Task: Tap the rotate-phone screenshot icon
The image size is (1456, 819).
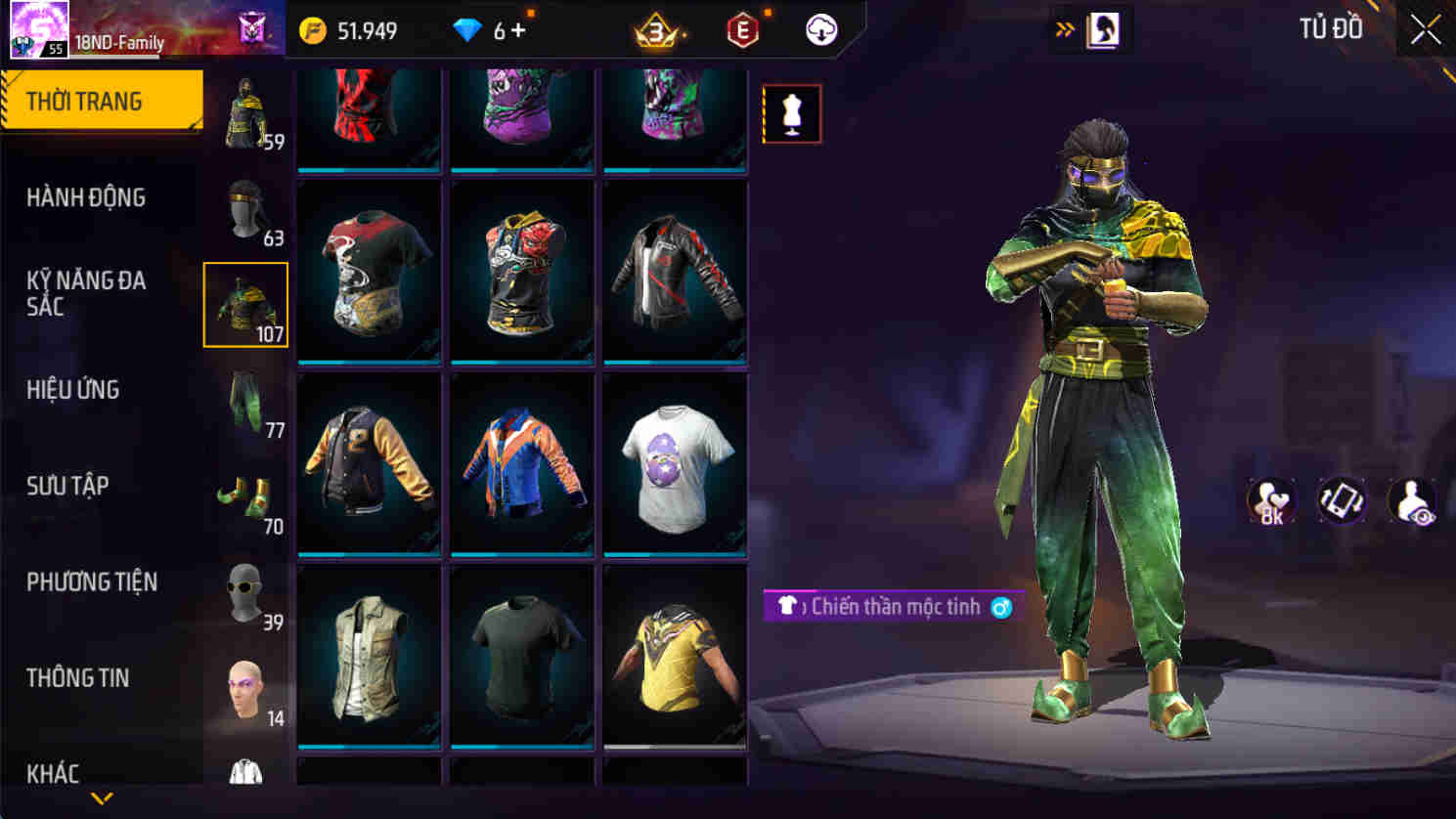Action: [1342, 501]
